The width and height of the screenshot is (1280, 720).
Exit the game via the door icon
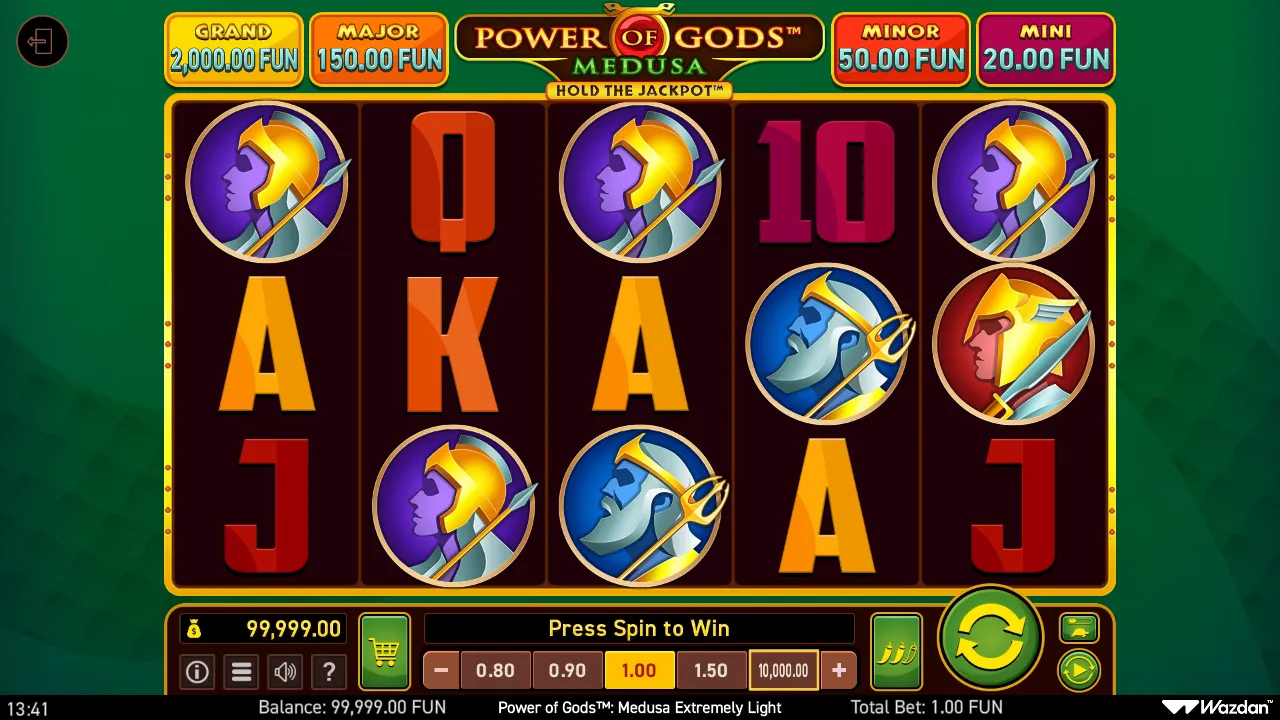[42, 42]
